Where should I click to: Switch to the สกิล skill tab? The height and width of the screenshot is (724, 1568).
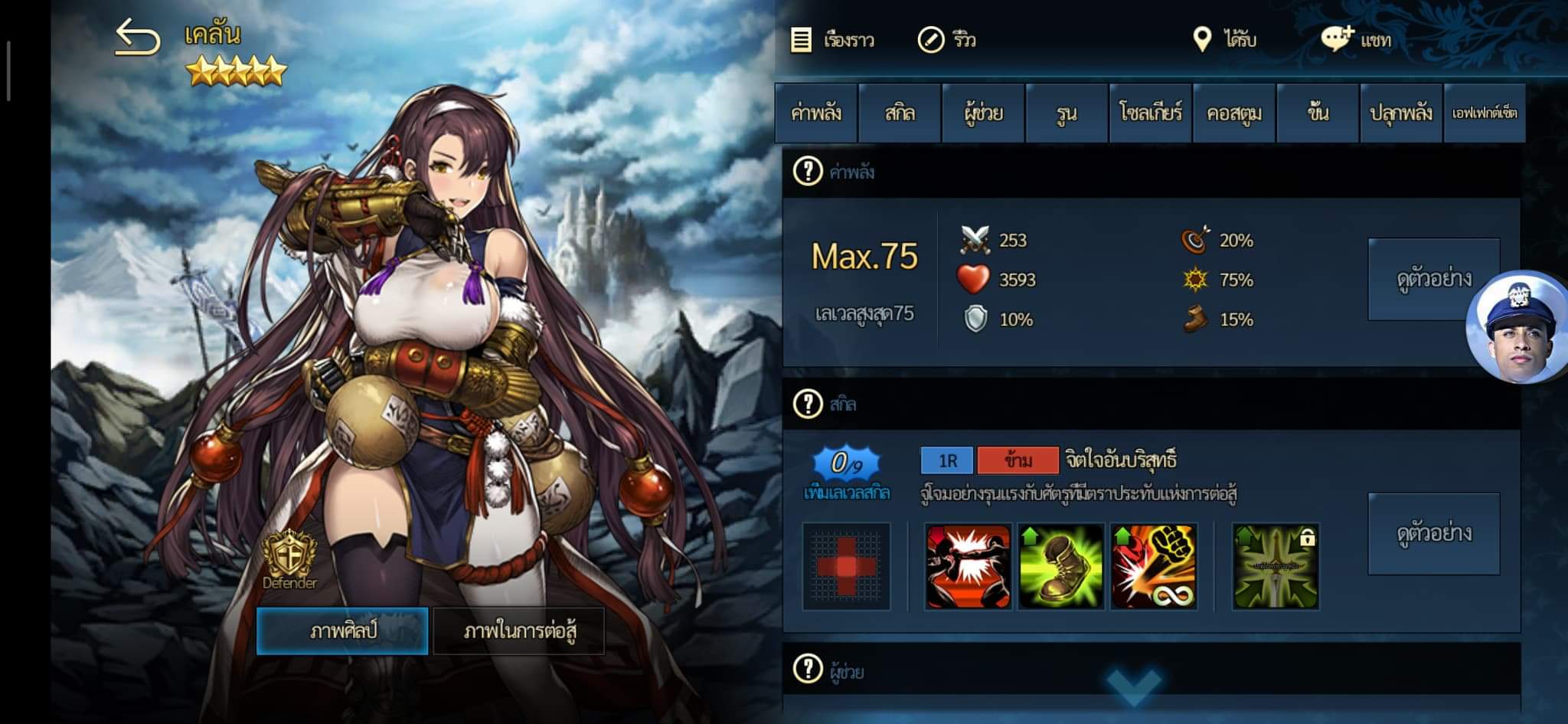point(900,113)
